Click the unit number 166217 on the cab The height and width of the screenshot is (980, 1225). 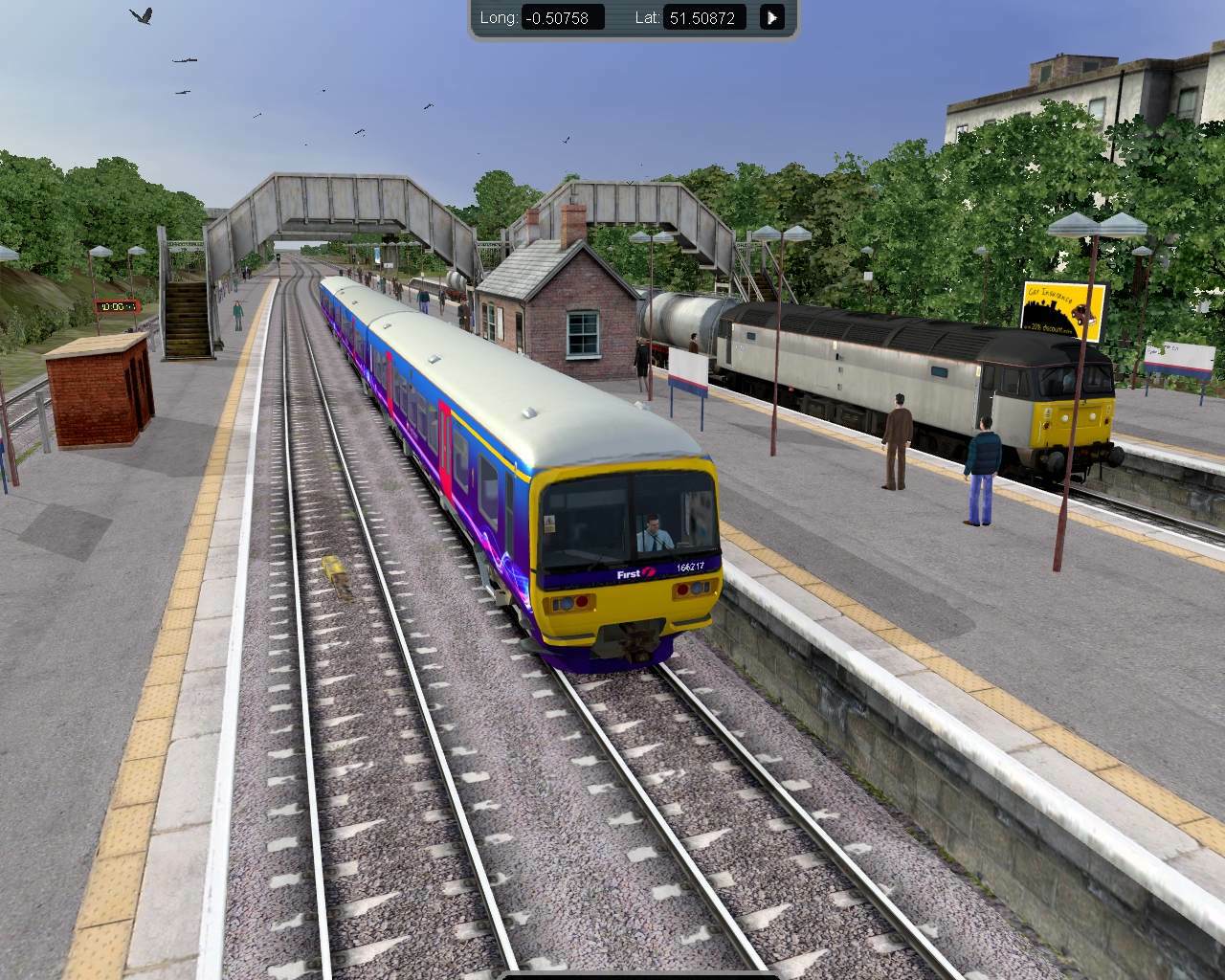[690, 565]
